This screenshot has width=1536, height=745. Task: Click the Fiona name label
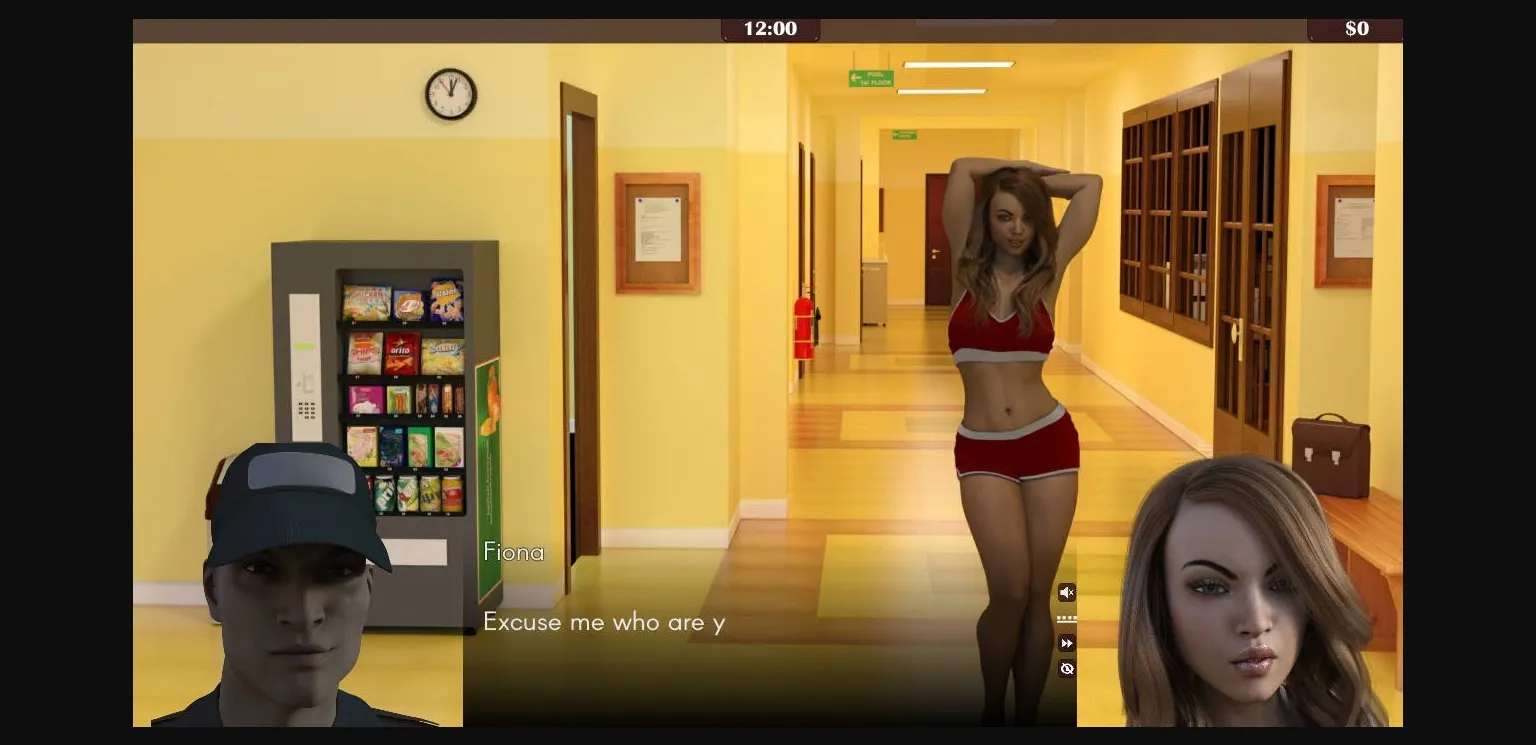coord(514,551)
